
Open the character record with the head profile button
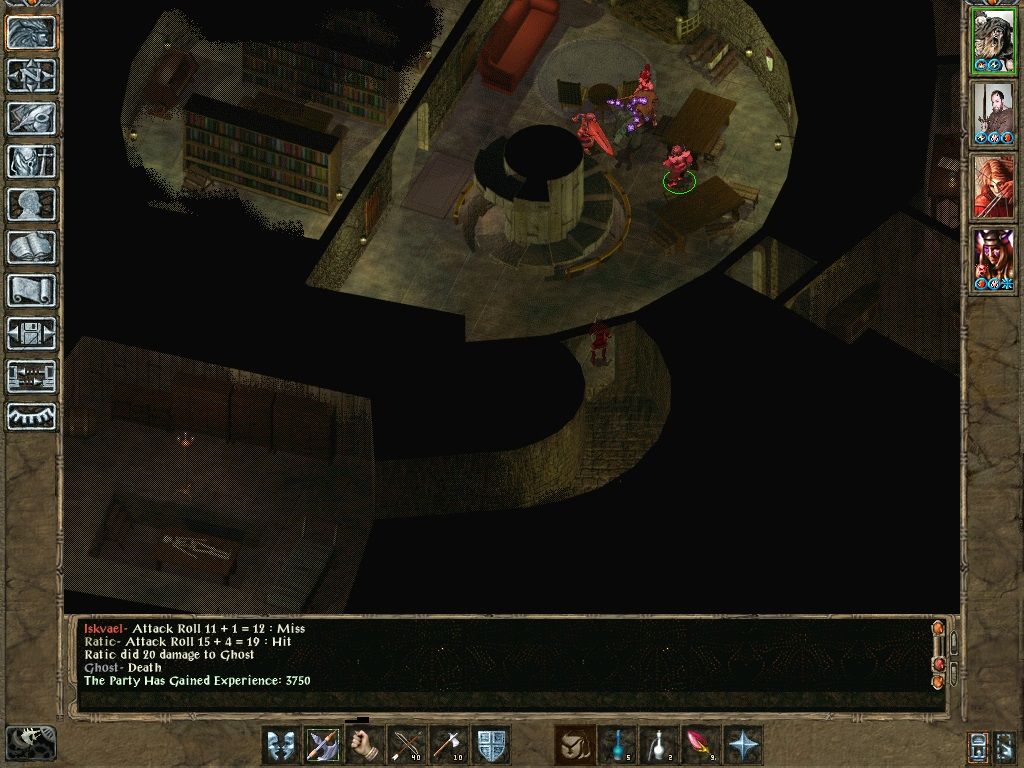32,204
